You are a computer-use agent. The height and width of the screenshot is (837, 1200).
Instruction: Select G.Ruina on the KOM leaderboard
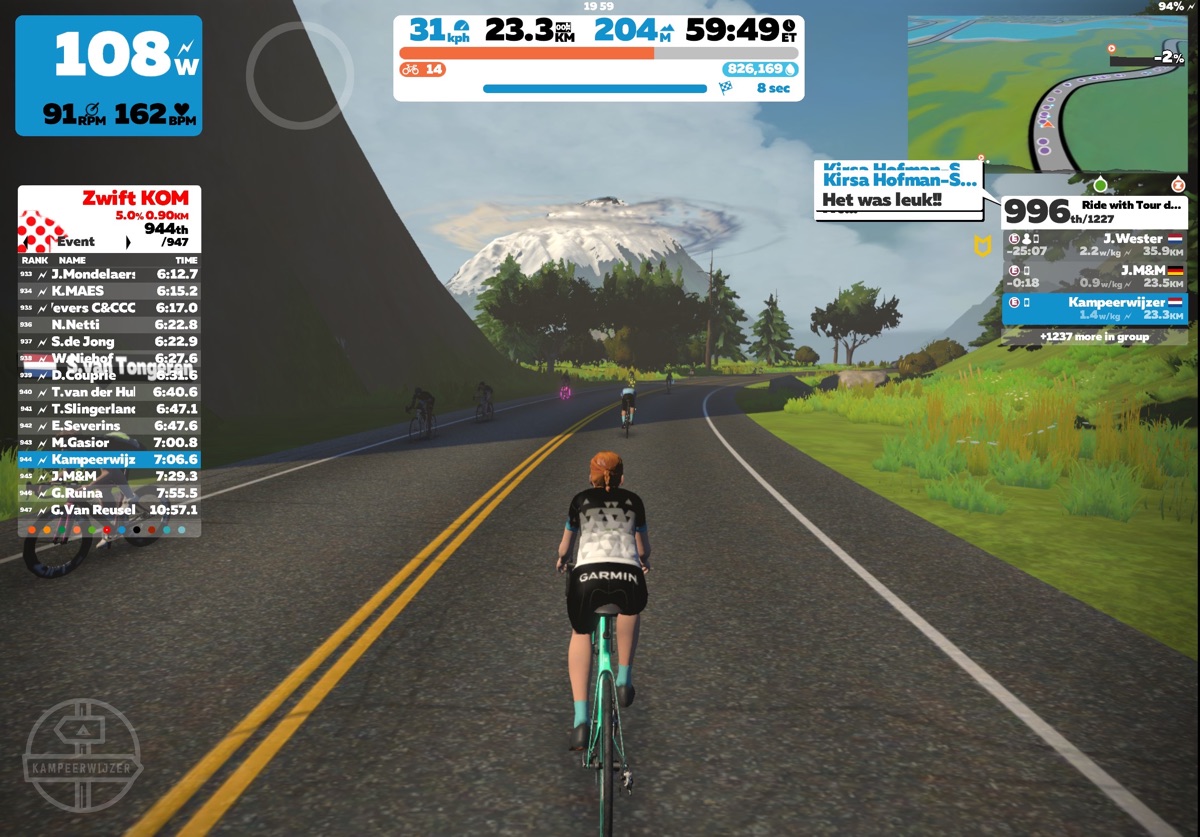(109, 493)
